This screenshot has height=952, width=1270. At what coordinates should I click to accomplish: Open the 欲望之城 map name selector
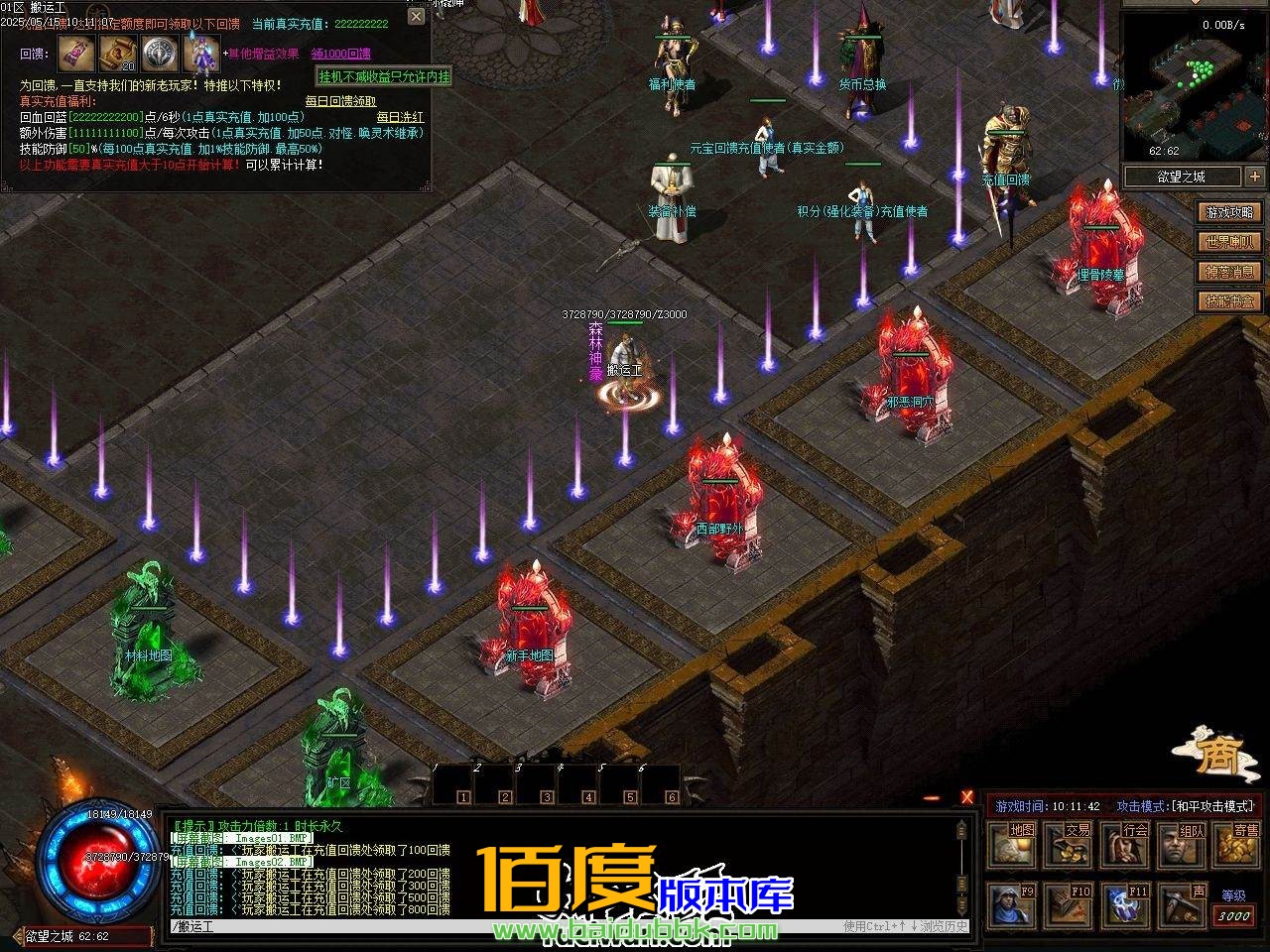point(1181,177)
